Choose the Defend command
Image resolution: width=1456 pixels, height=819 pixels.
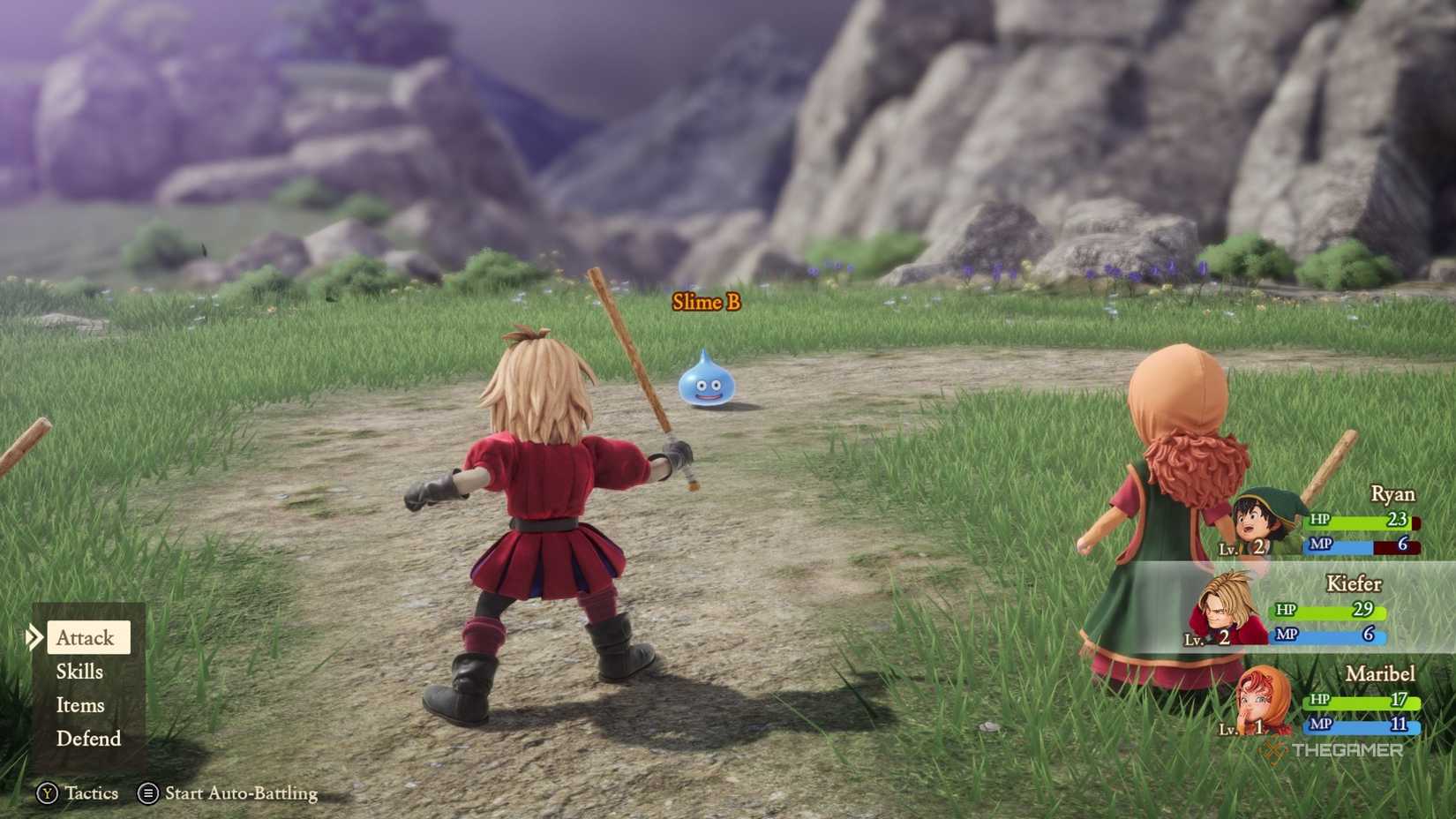point(88,739)
